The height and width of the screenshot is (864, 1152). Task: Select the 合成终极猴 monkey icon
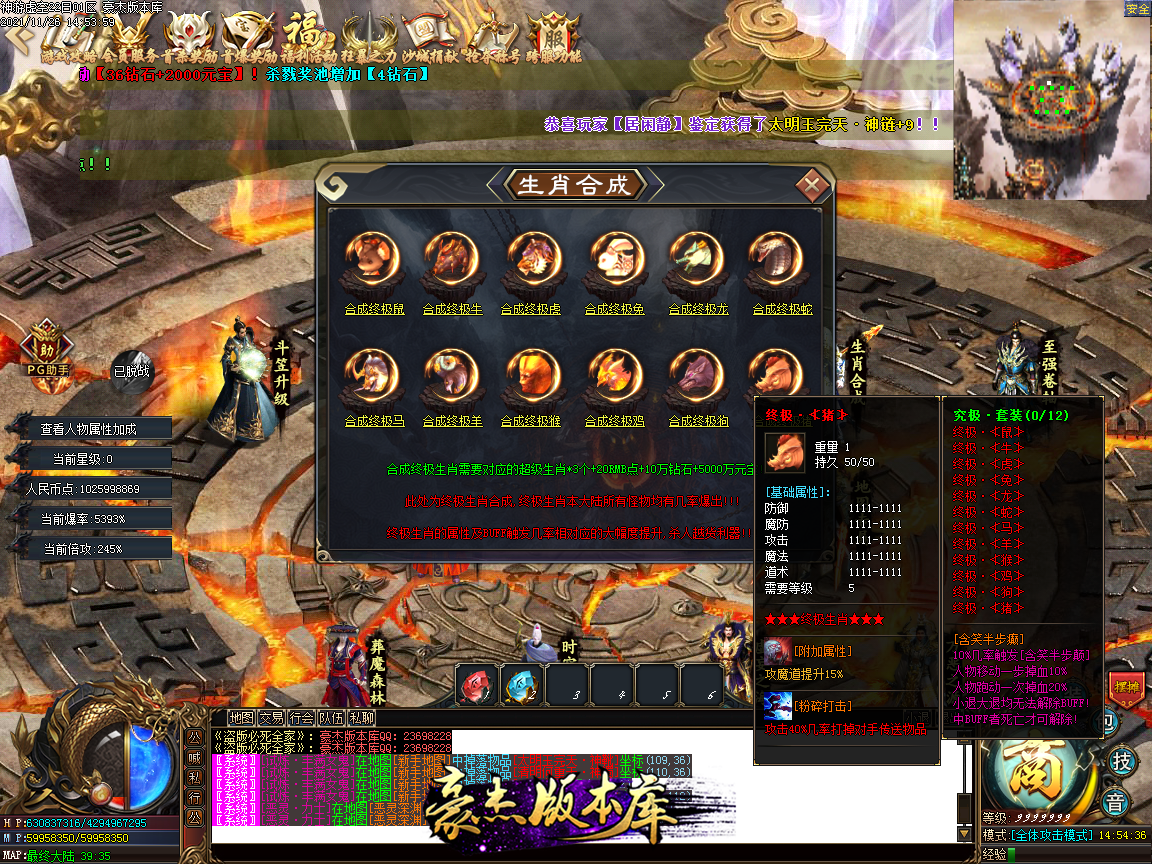(531, 372)
